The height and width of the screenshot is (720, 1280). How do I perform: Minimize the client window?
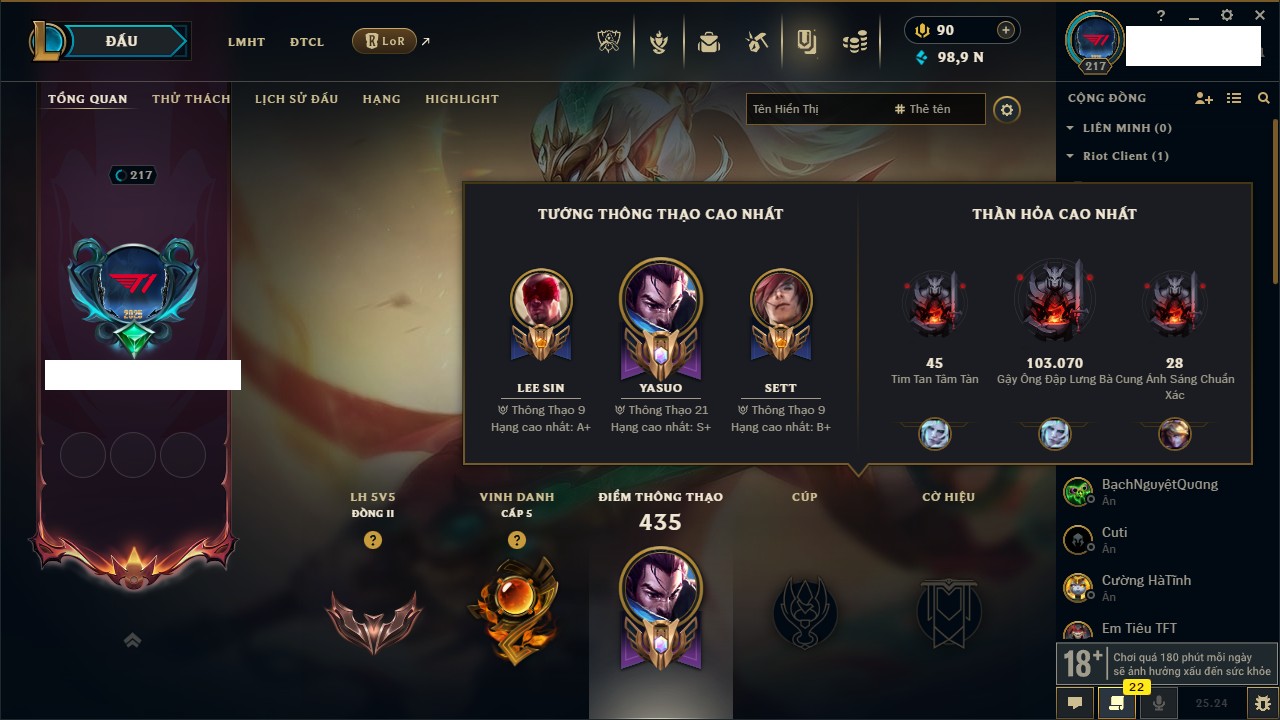point(1193,15)
